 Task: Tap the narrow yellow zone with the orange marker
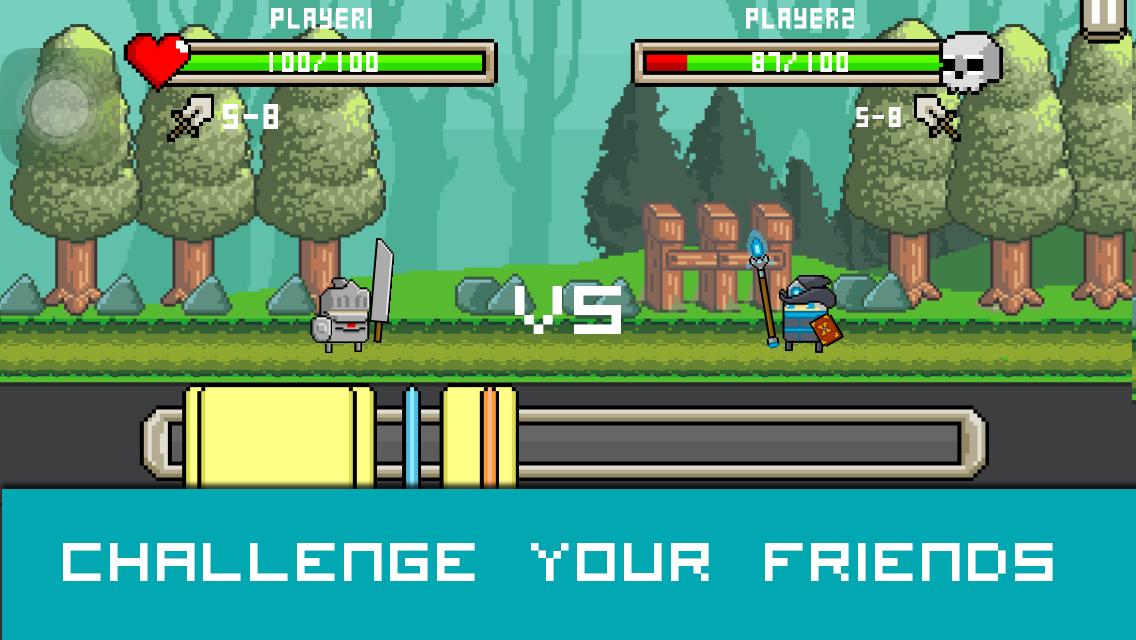pos(479,437)
